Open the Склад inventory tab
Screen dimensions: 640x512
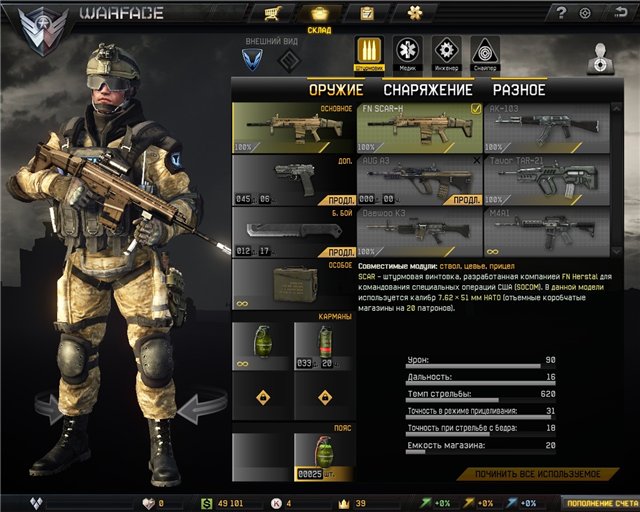pyautogui.click(x=319, y=14)
